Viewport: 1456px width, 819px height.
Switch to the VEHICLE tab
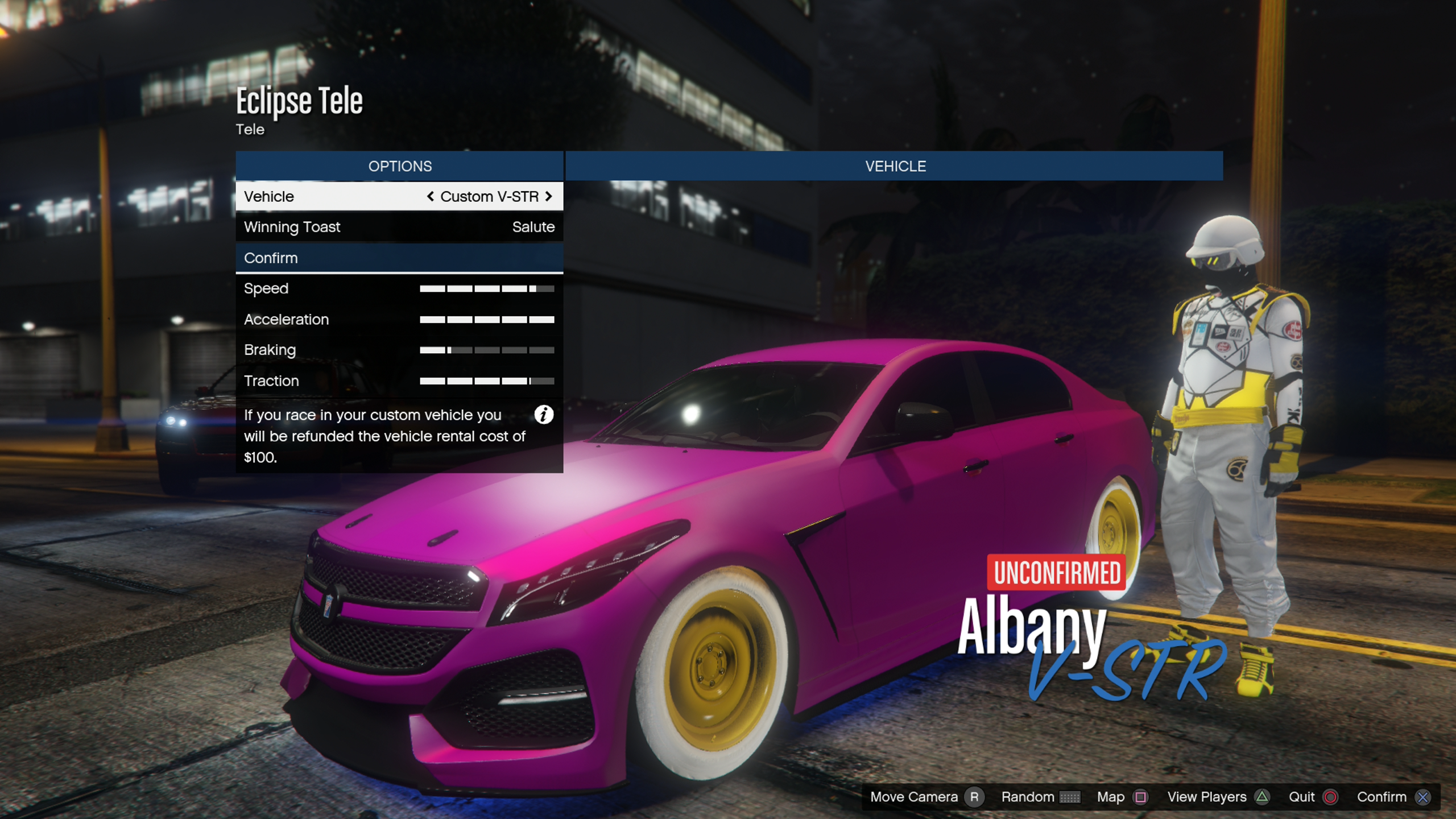[x=897, y=166]
